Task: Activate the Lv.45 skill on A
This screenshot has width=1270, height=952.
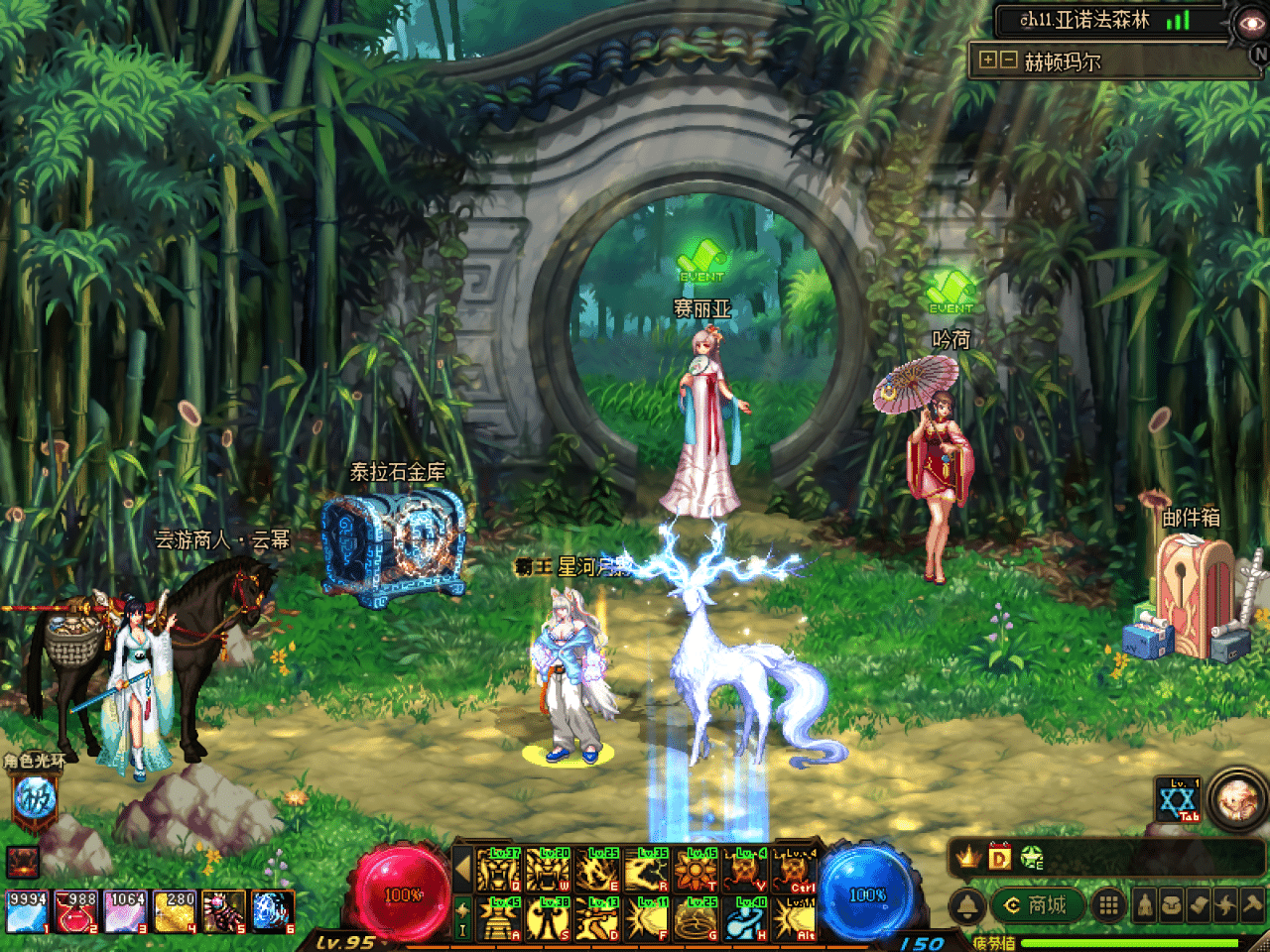Action: point(499,918)
